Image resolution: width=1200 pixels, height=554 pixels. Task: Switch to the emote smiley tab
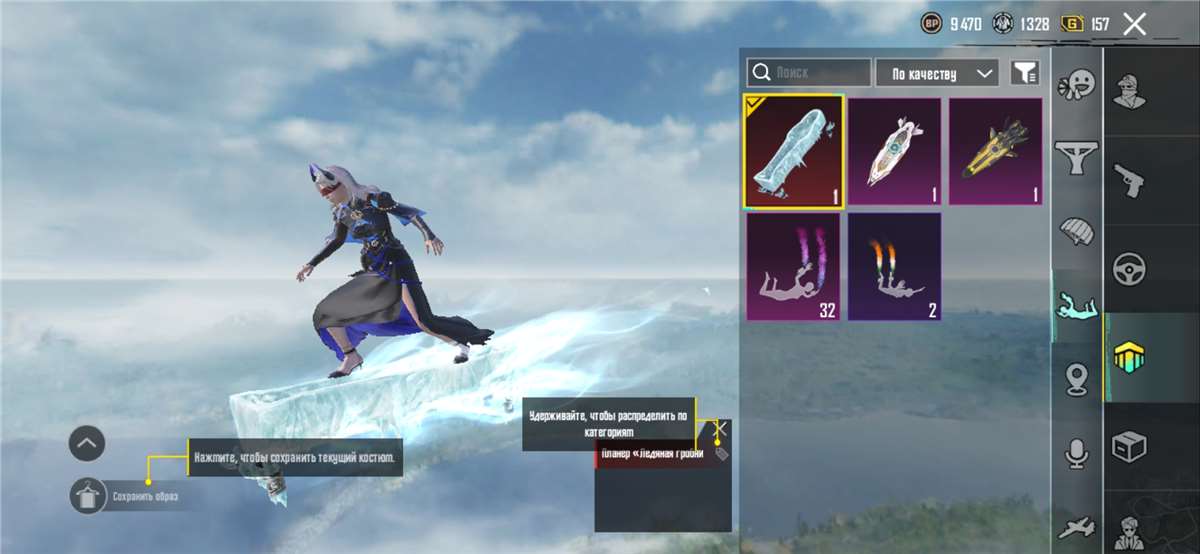point(1077,84)
